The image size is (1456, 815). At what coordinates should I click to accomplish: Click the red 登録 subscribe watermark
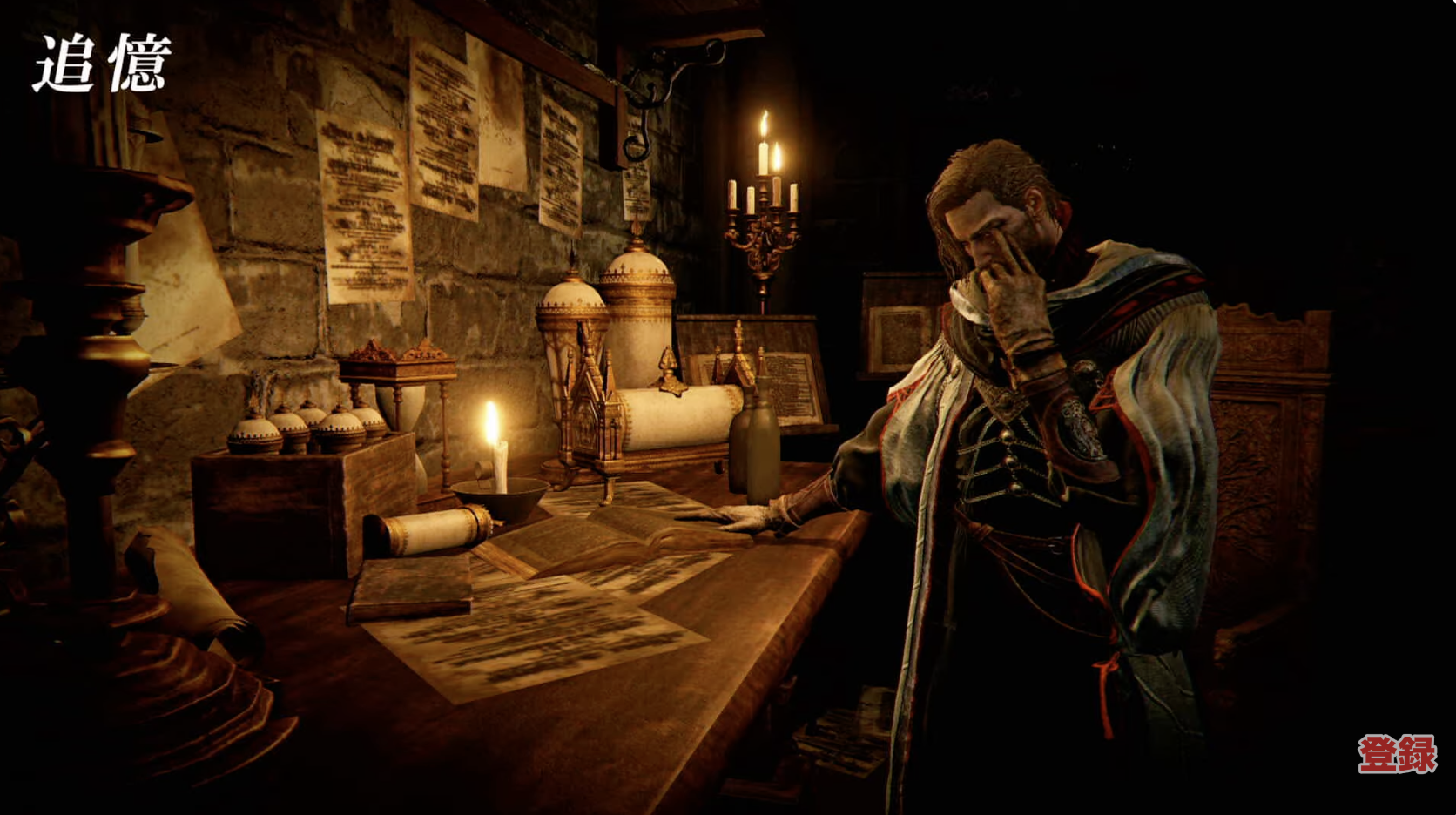coord(1397,753)
